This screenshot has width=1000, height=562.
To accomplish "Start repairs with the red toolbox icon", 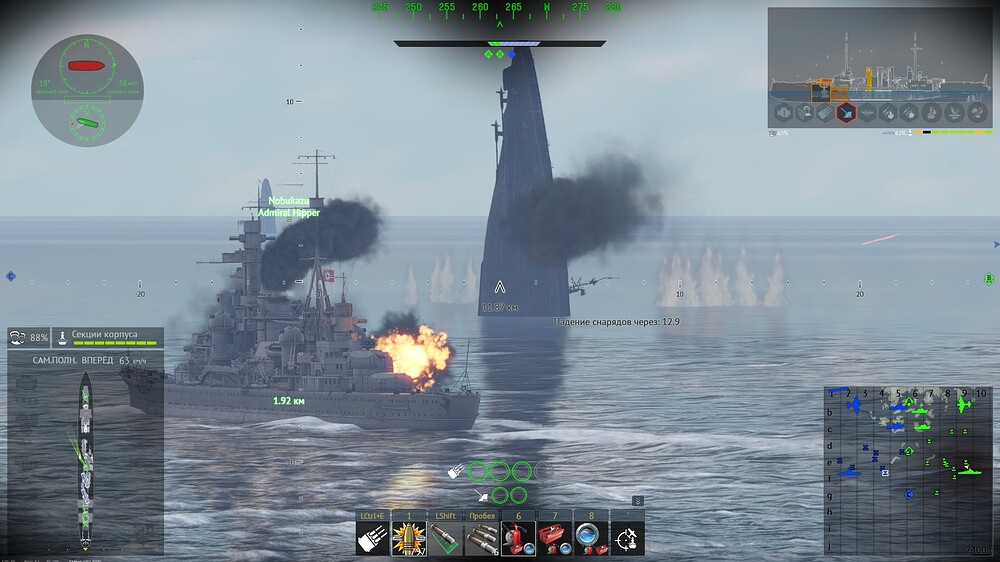I will pos(553,538).
